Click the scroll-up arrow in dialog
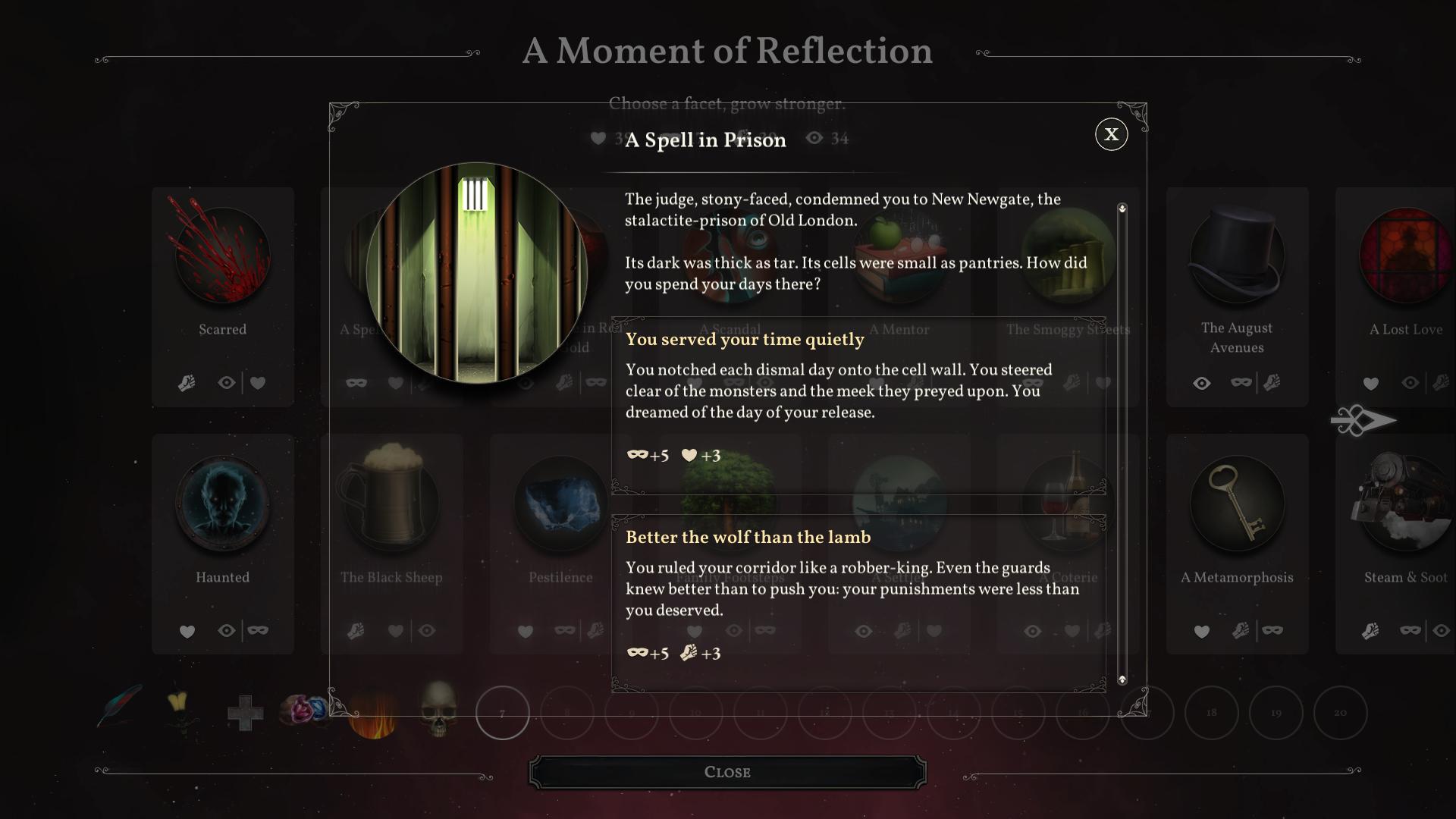 pos(1122,208)
